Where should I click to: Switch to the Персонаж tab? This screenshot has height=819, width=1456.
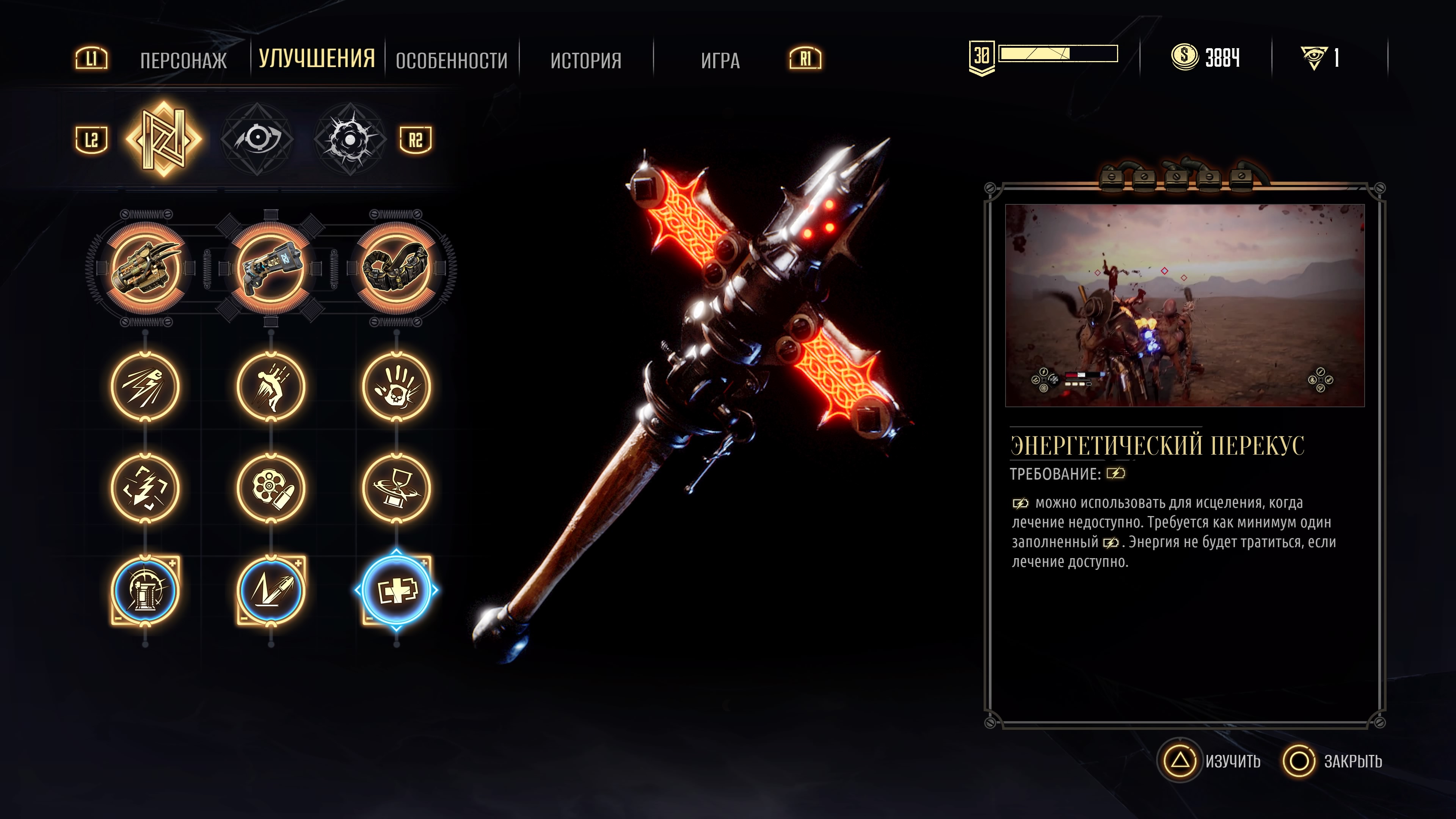click(183, 60)
